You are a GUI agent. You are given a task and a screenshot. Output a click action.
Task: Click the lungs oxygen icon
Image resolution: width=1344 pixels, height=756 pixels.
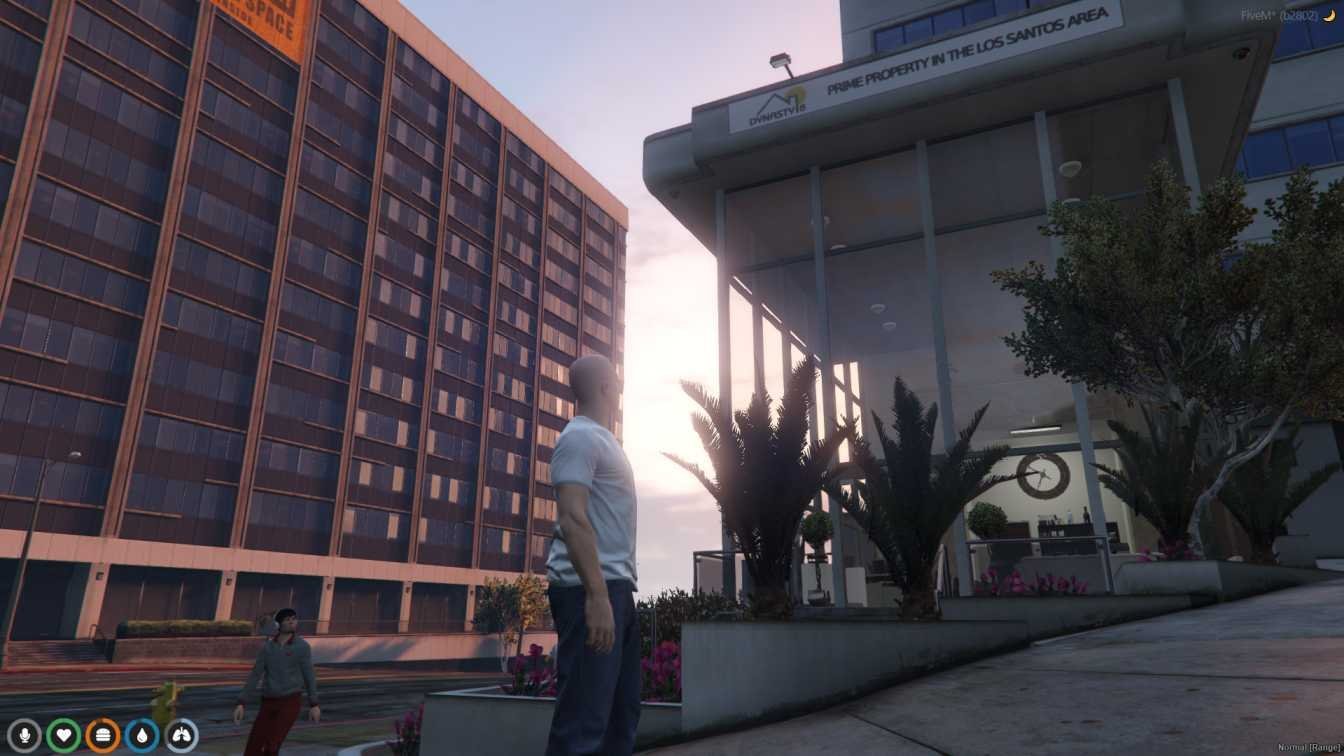(x=181, y=736)
